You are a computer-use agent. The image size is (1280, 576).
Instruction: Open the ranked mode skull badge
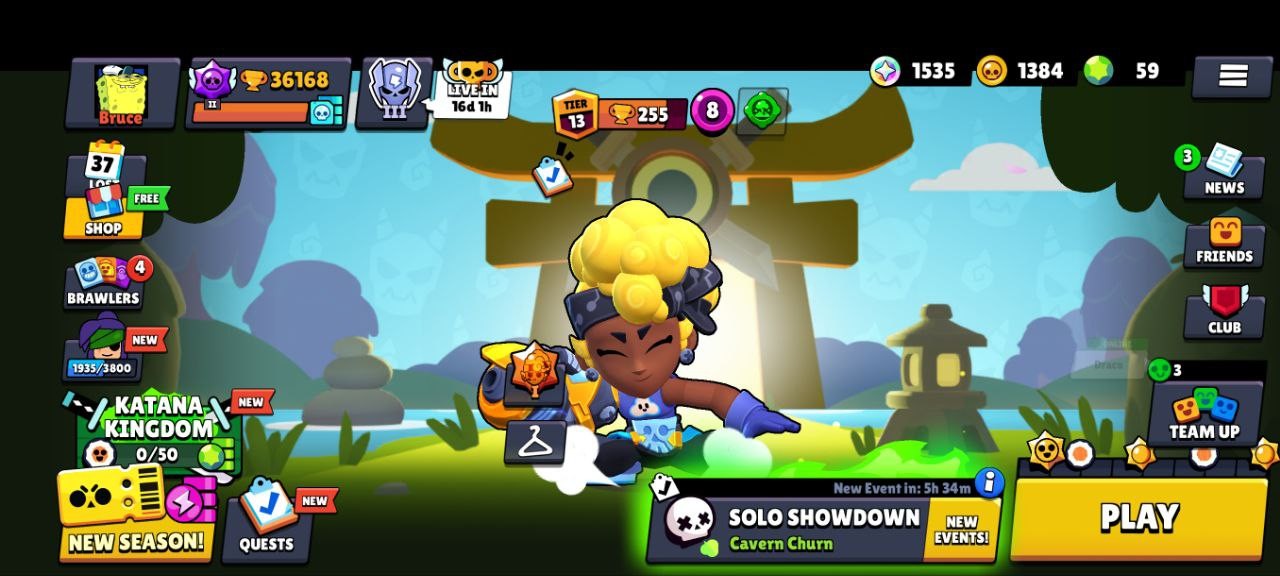point(394,92)
